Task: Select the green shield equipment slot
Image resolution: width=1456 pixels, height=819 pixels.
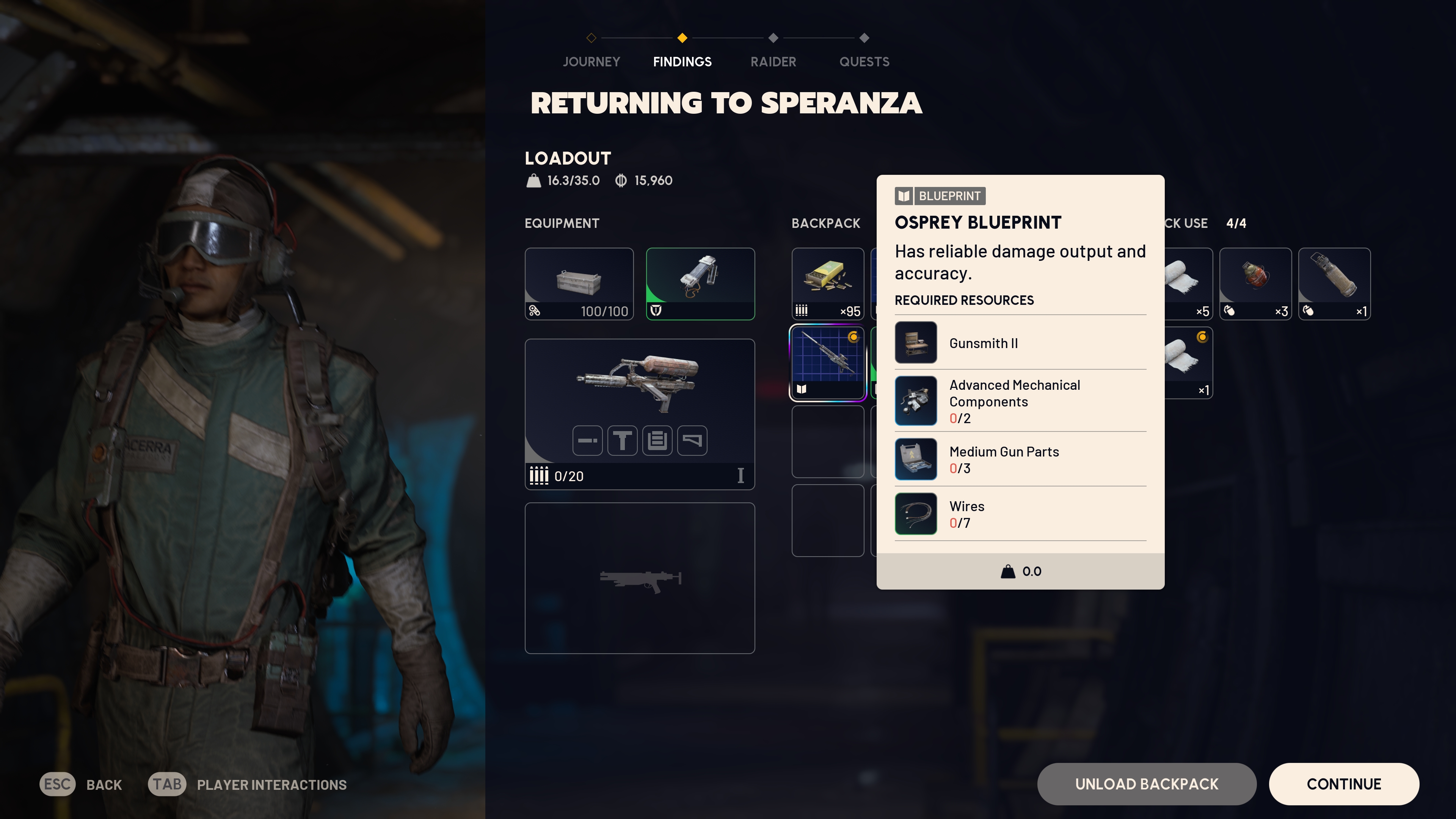Action: coord(700,284)
